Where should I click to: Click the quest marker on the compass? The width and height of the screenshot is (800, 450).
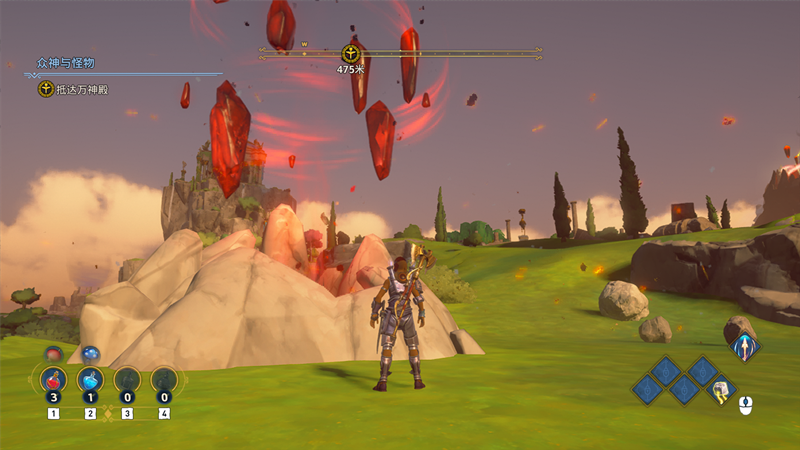[x=350, y=53]
